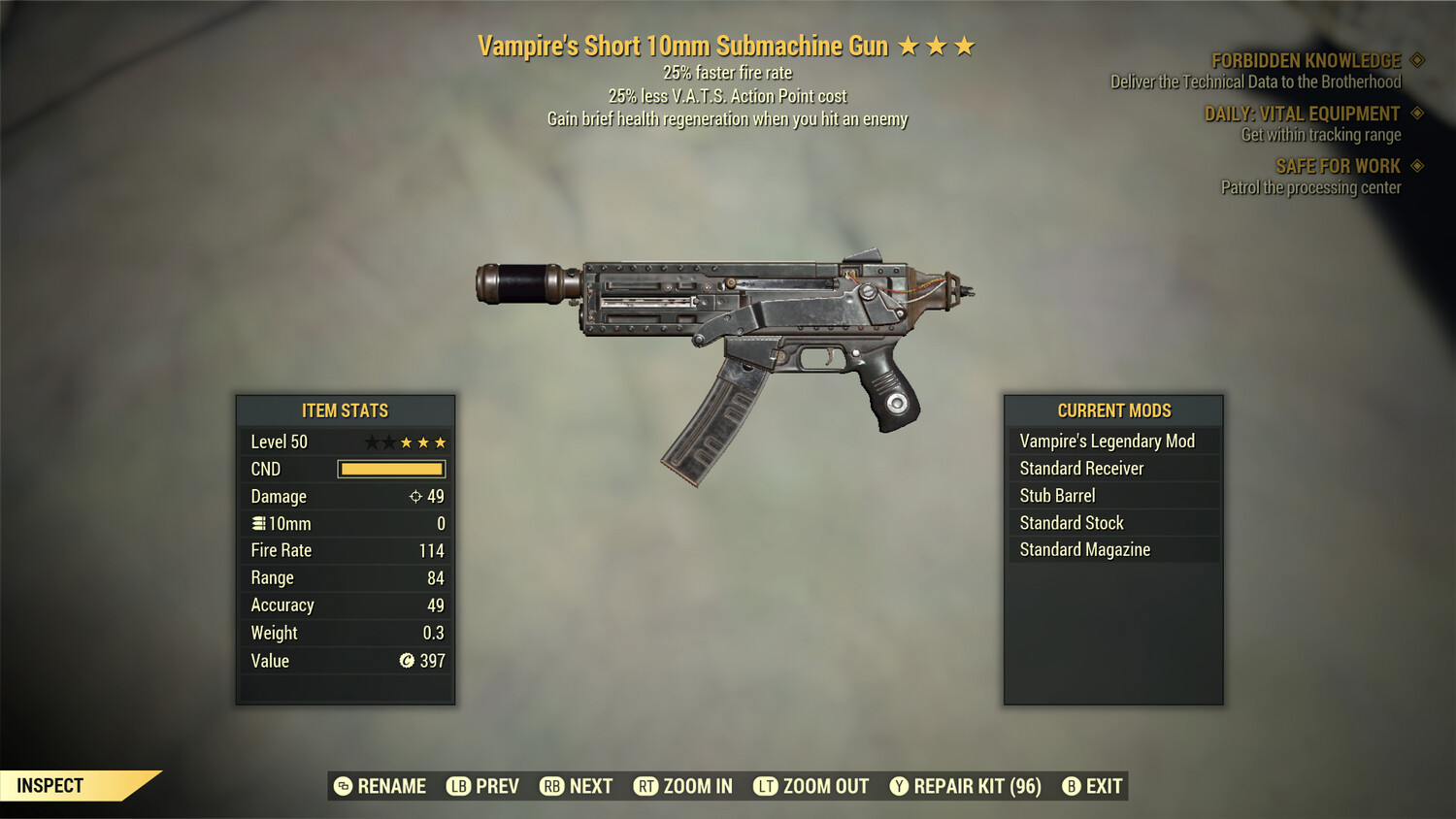
Task: Click the B Exit button icon
Action: point(1073,786)
